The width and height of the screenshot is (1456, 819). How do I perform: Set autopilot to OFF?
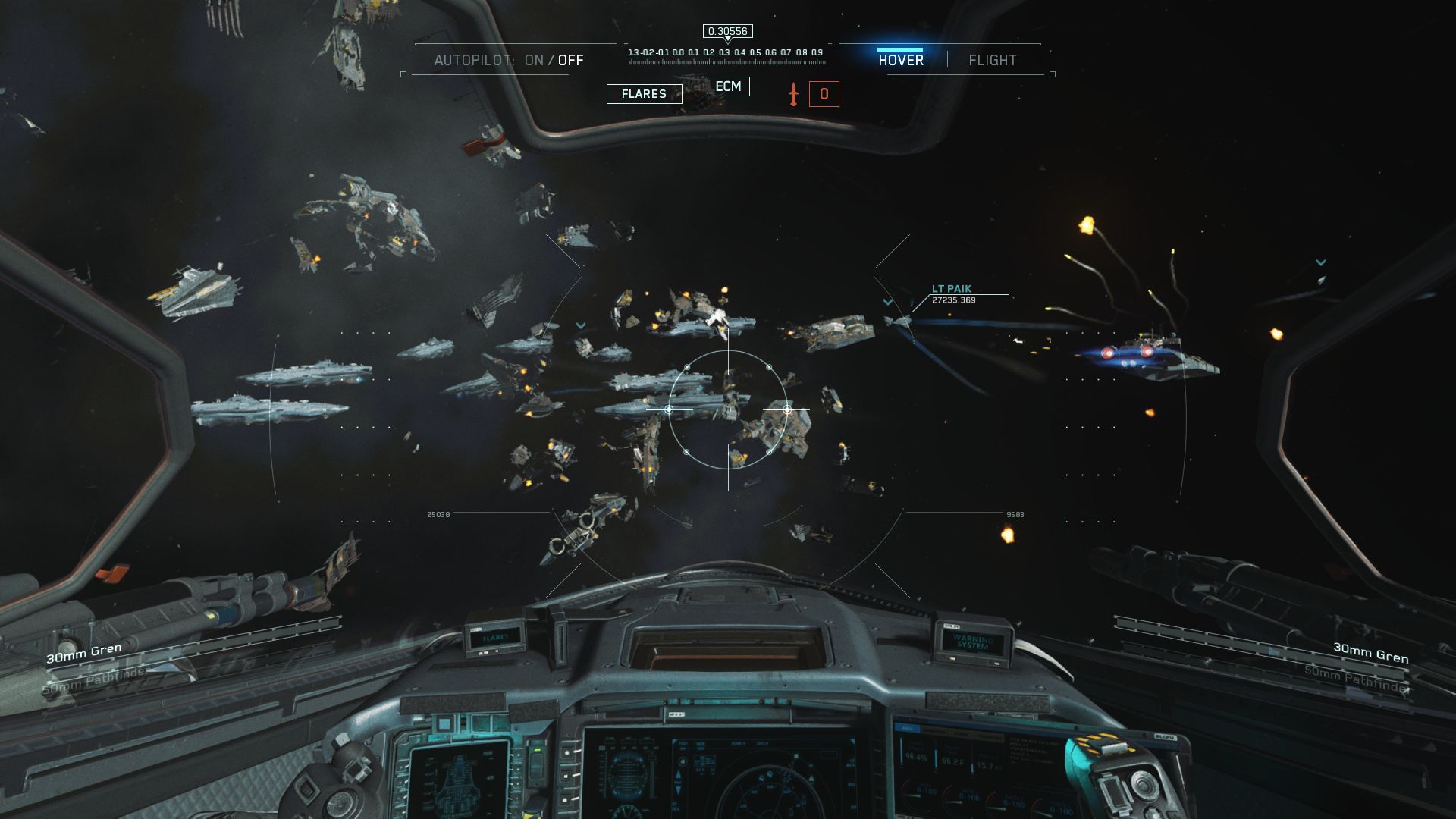(x=571, y=61)
